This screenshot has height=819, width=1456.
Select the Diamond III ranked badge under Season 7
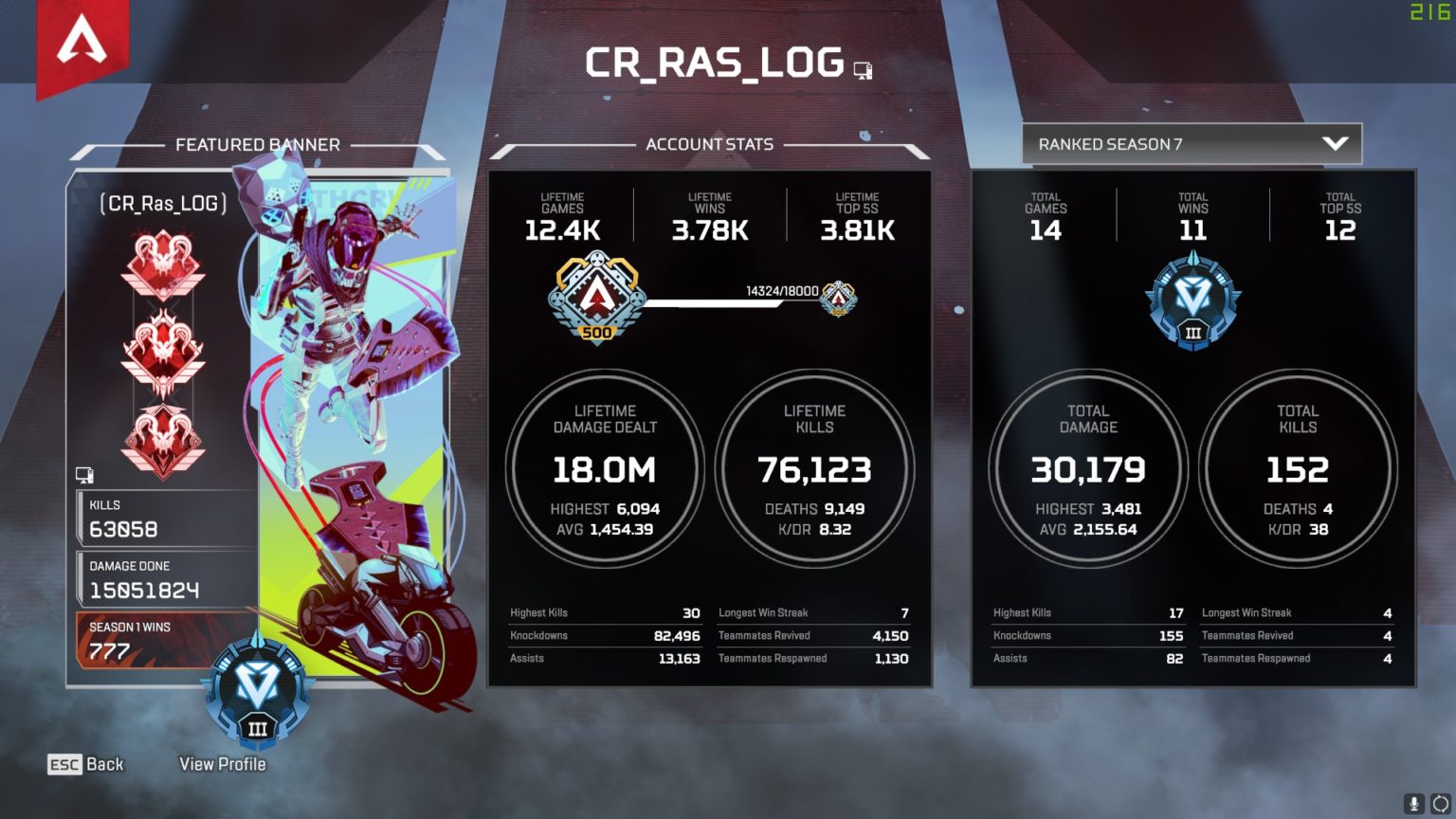pos(1192,301)
